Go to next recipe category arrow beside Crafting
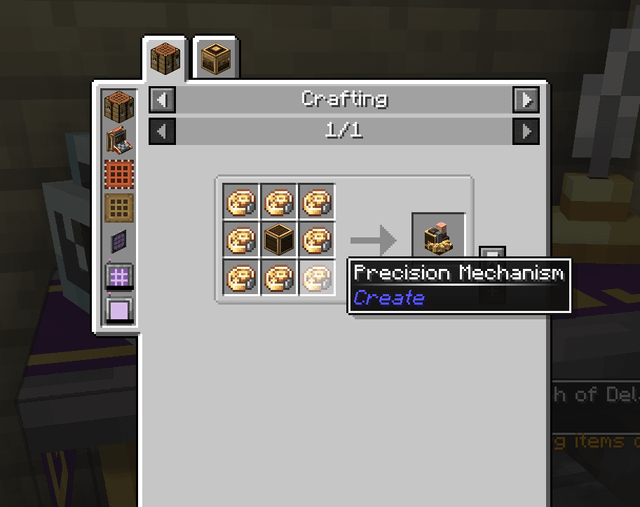Image resolution: width=640 pixels, height=507 pixels. pos(525,100)
